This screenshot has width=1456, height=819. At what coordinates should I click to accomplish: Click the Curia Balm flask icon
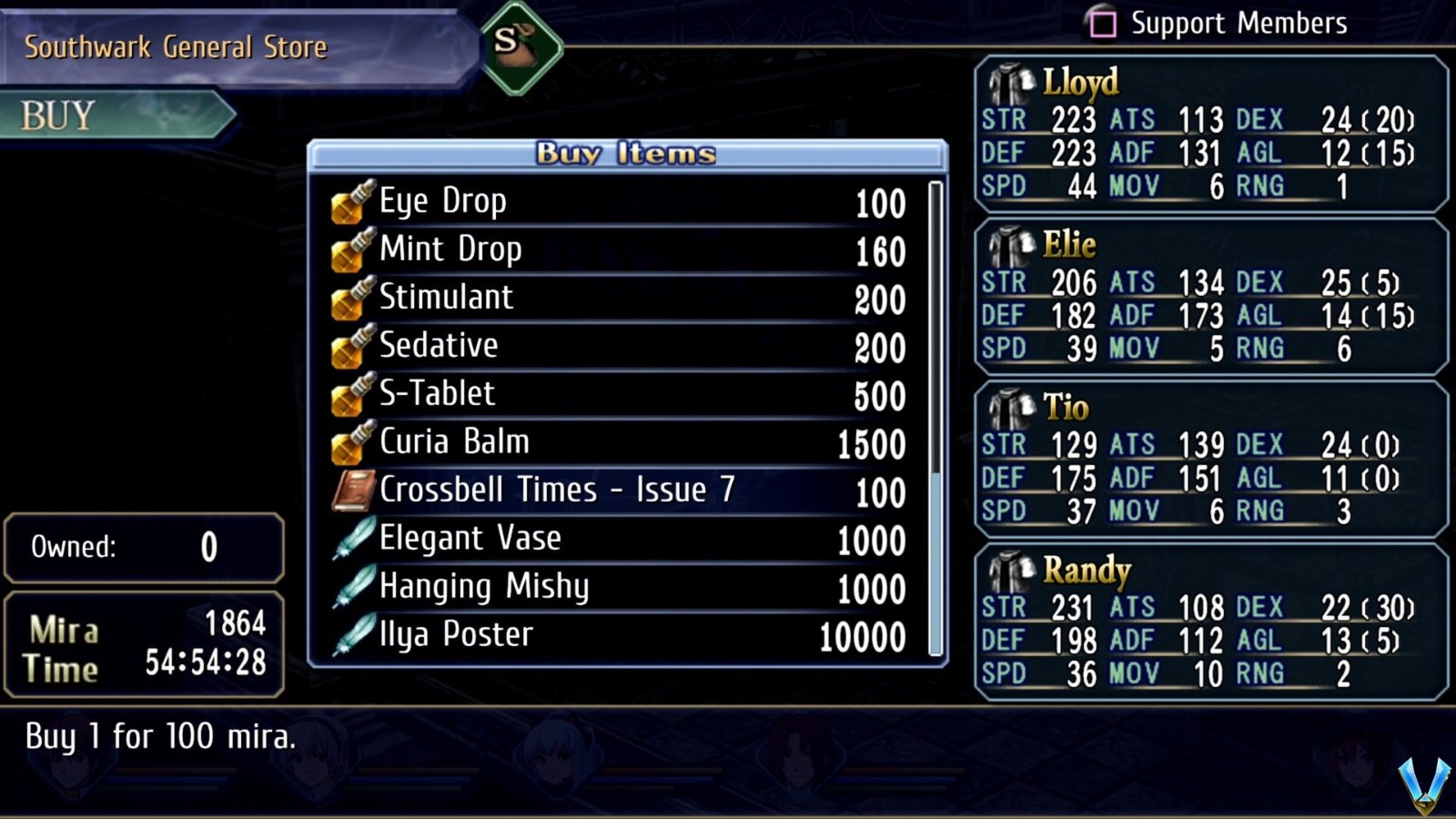[x=355, y=441]
